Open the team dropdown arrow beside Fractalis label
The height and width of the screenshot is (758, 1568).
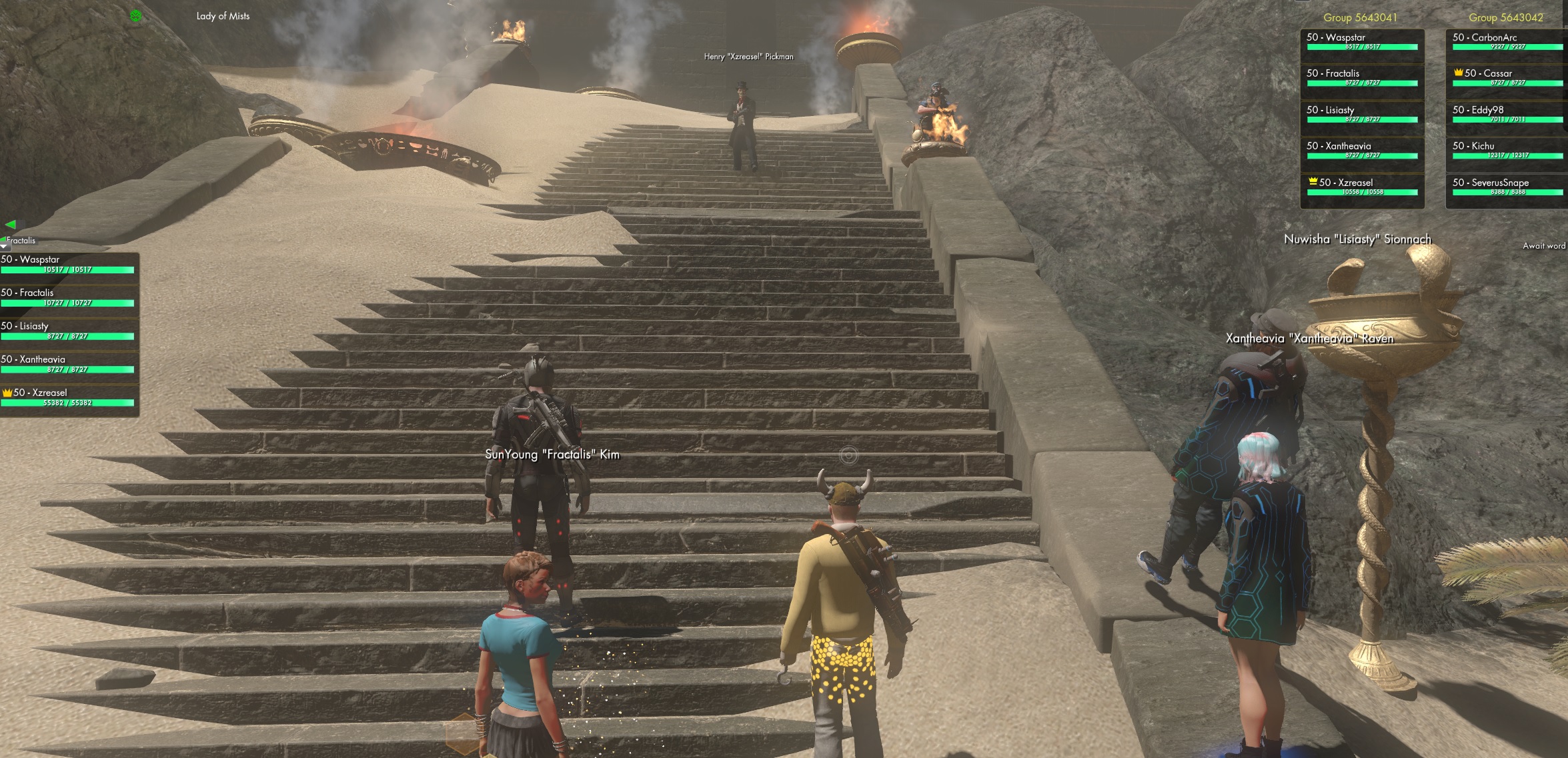point(5,247)
